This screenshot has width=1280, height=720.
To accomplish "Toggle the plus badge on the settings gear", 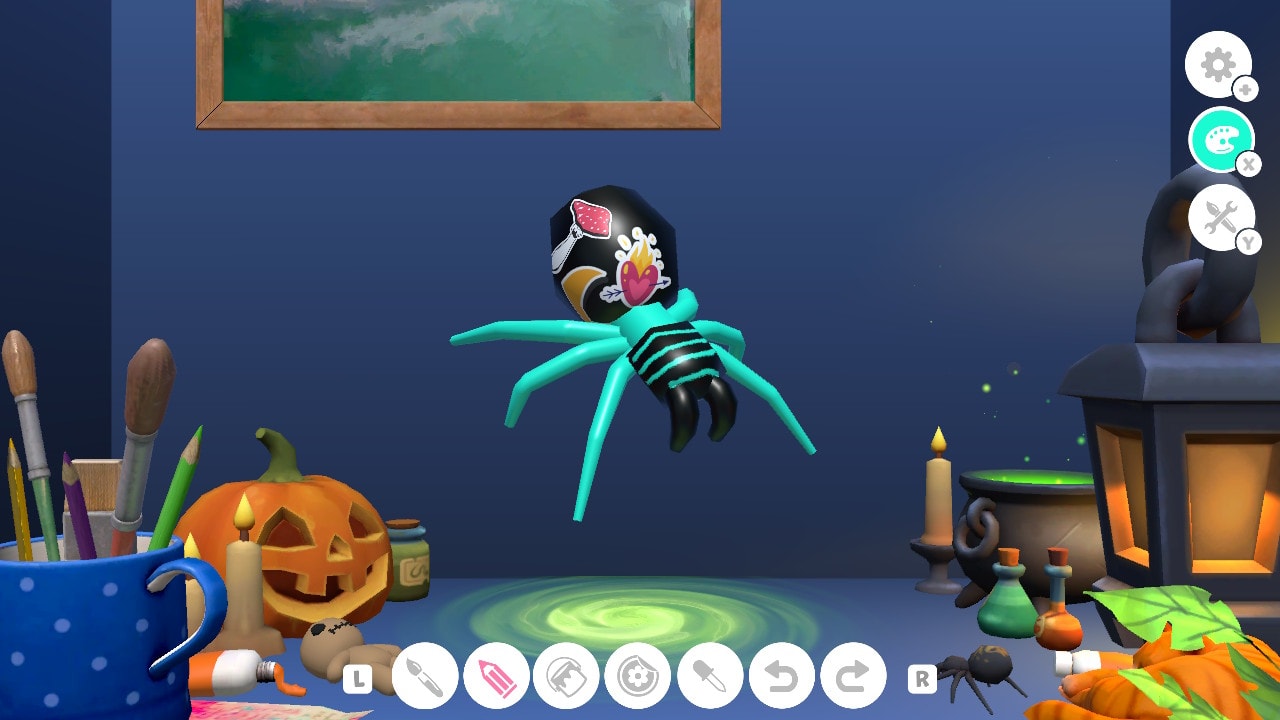I will 1246,89.
